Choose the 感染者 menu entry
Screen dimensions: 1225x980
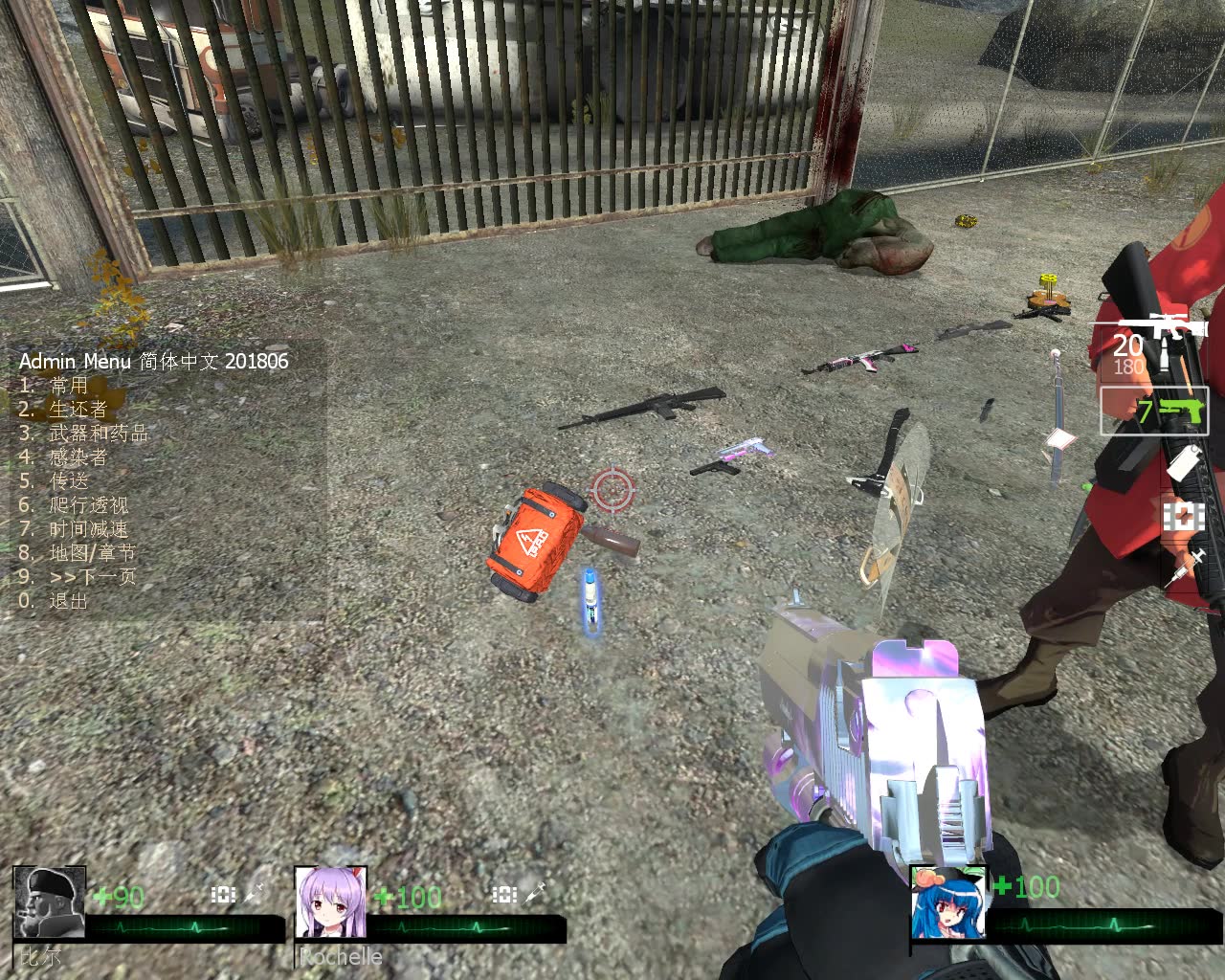(x=77, y=457)
